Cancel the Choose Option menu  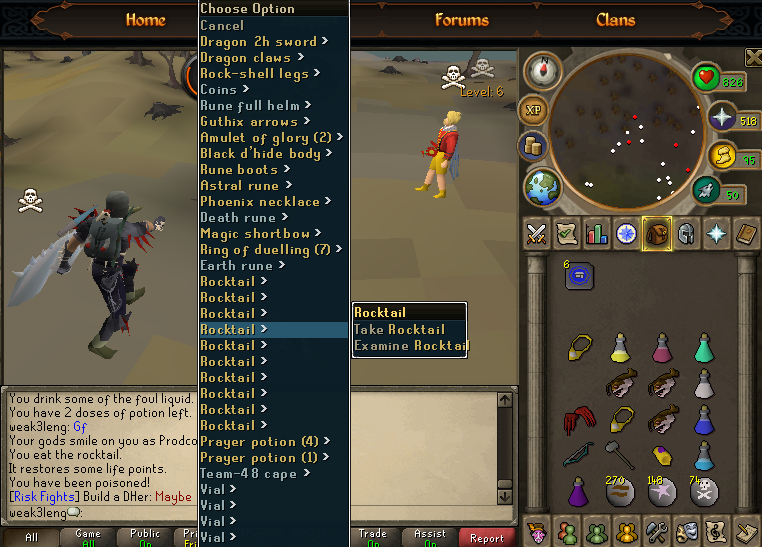[x=222, y=26]
